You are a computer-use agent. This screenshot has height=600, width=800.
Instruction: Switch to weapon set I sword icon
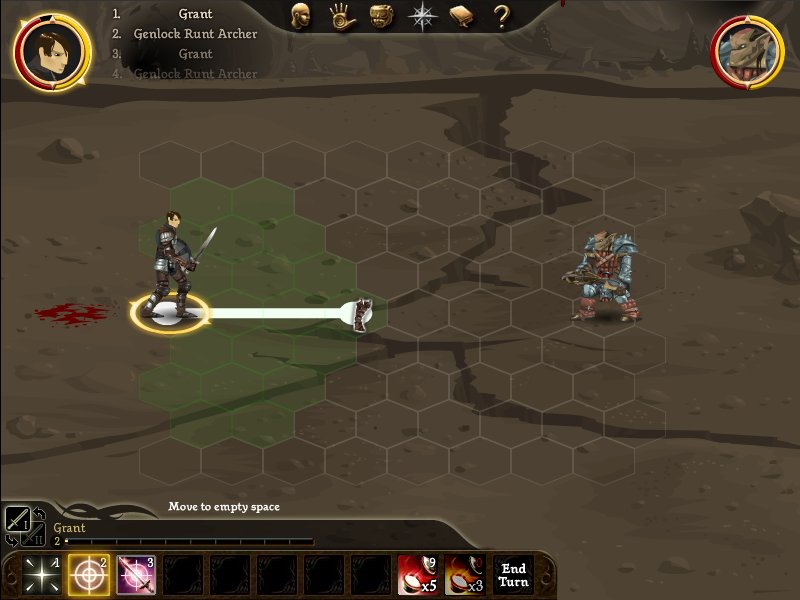coord(17,519)
